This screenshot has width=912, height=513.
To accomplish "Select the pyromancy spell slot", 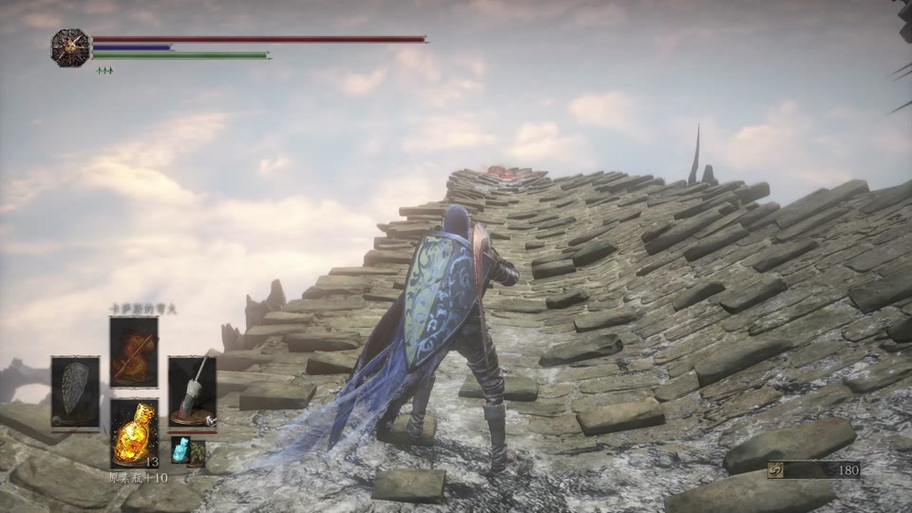I will 133,350.
